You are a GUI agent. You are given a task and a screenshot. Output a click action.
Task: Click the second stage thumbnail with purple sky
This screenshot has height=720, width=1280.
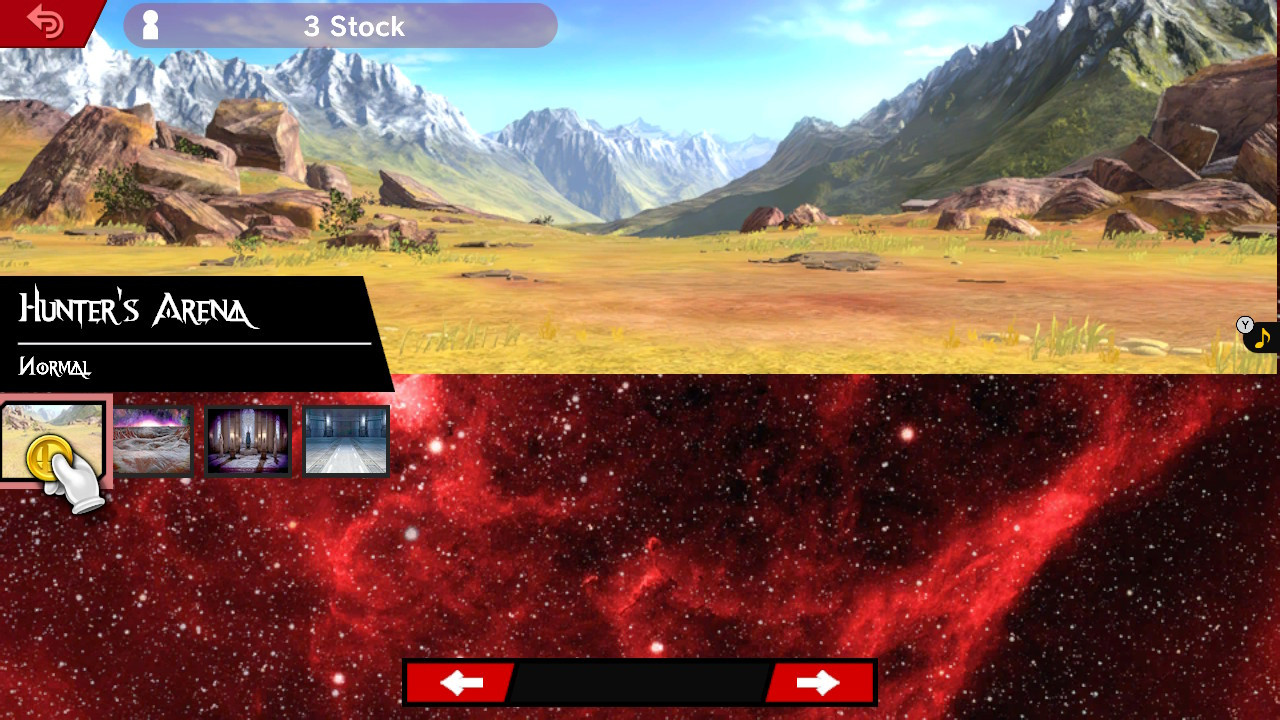coord(152,440)
